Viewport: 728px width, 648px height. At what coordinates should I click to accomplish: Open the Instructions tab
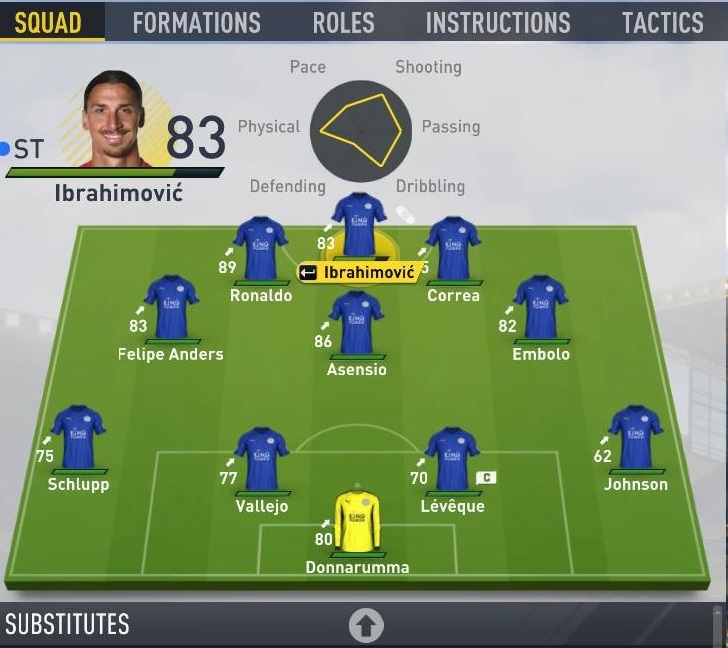[497, 22]
